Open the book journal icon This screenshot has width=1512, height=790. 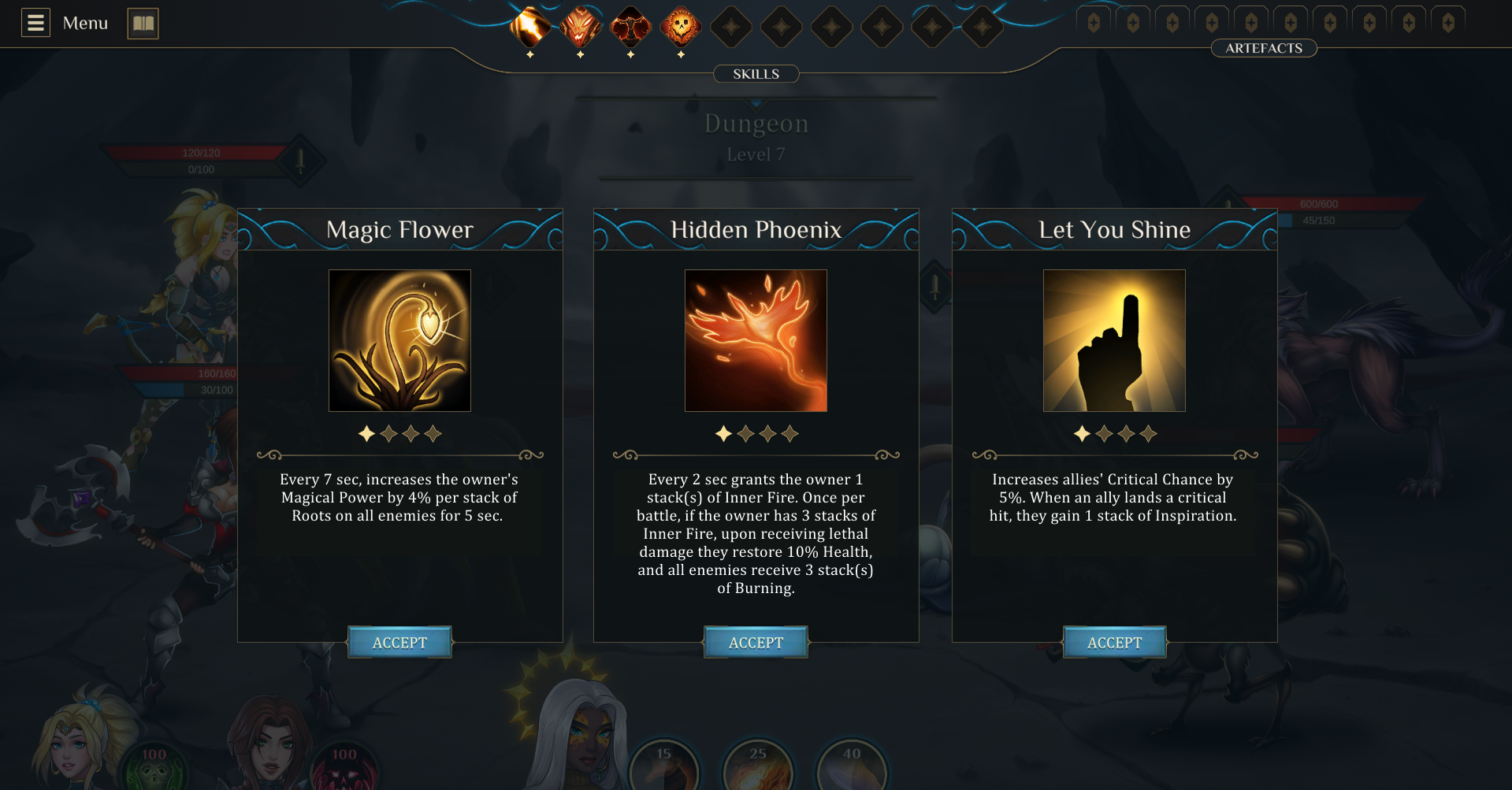coord(143,23)
